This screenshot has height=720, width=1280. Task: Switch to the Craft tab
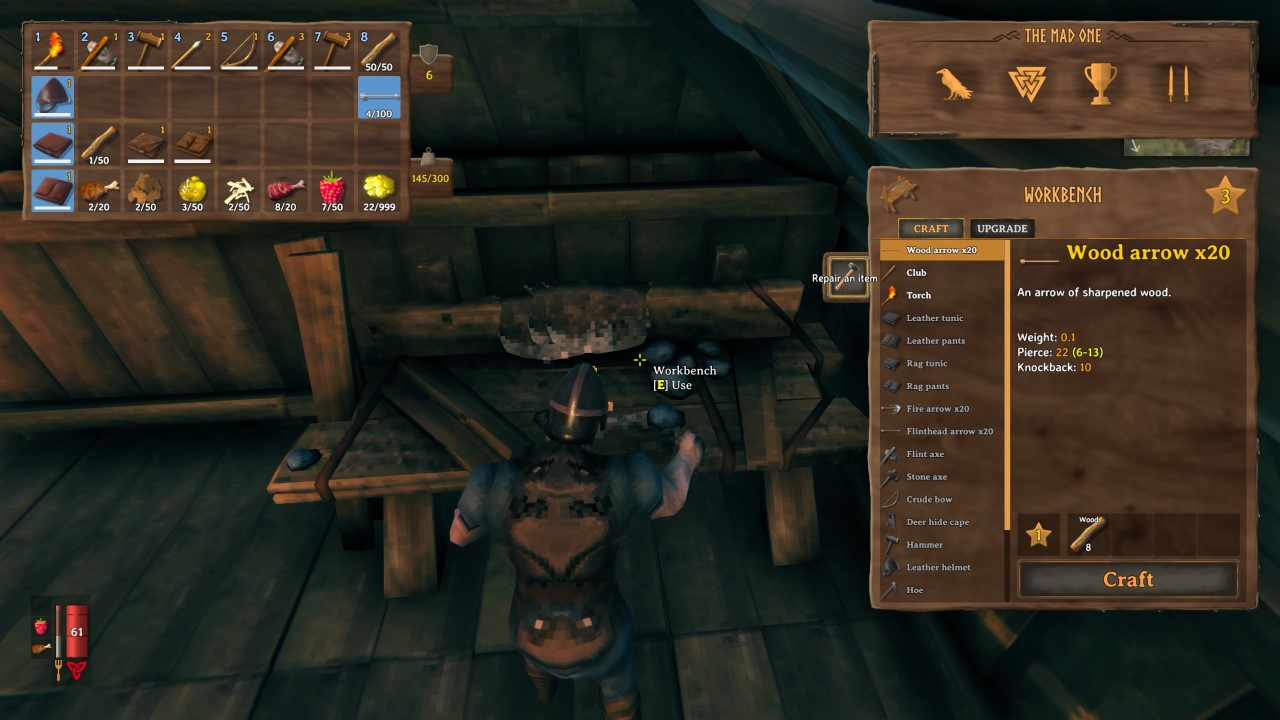coord(930,228)
